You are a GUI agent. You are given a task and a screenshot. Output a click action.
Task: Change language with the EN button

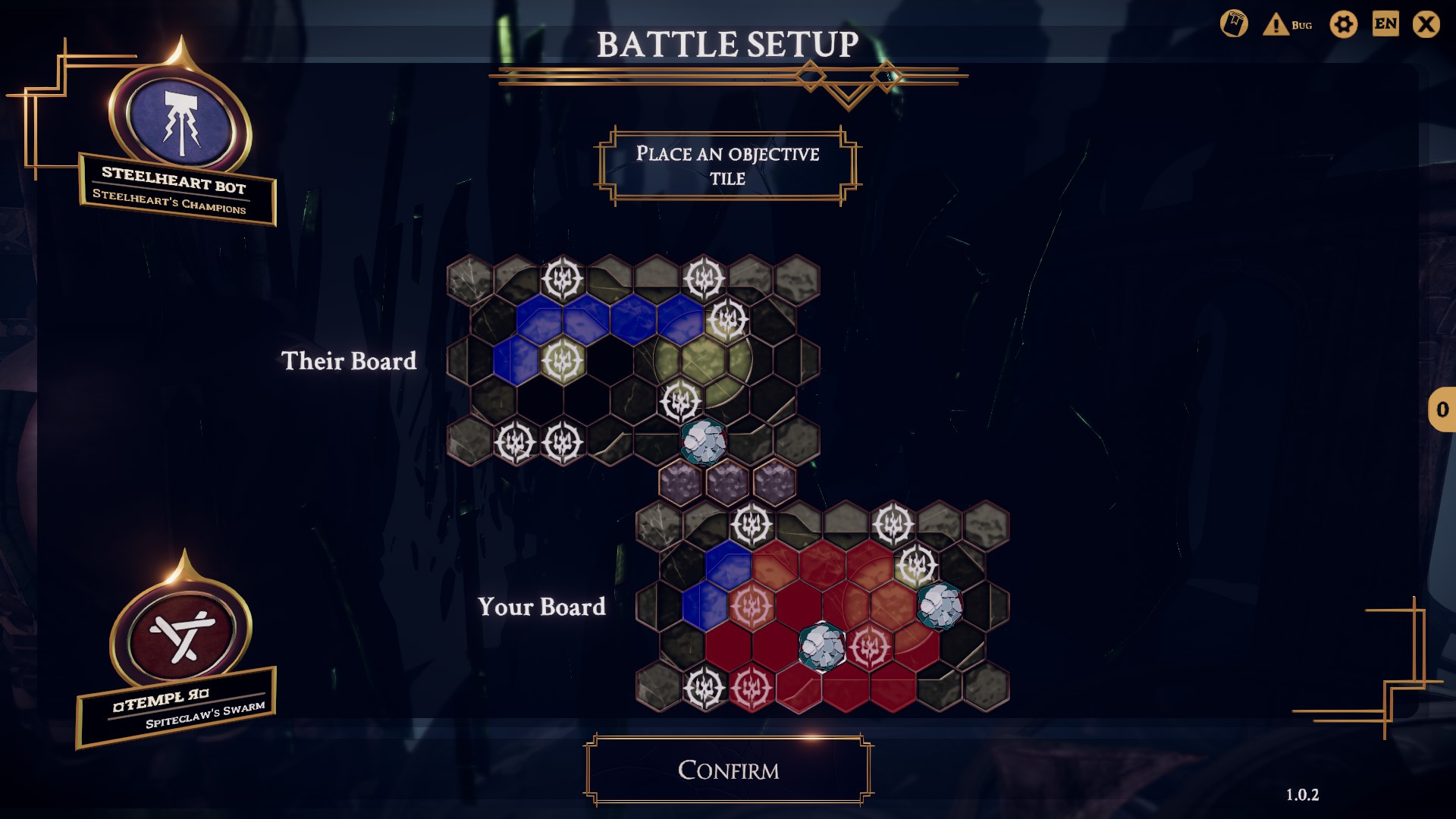point(1385,24)
